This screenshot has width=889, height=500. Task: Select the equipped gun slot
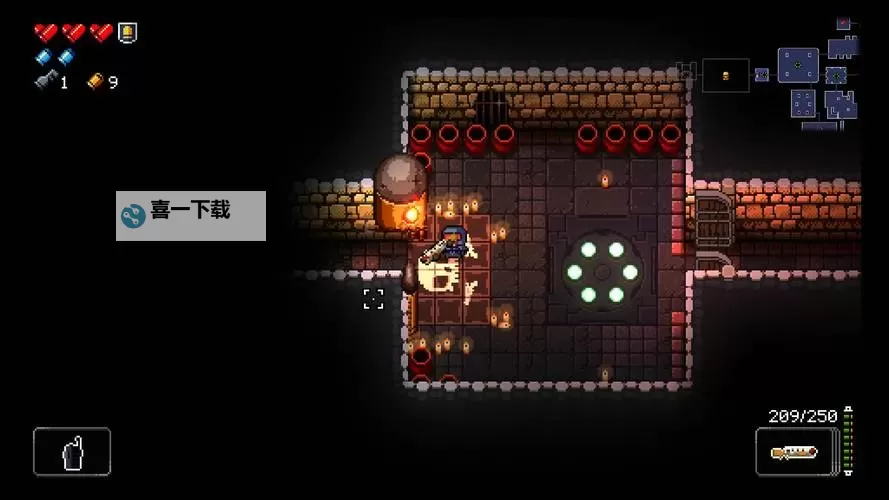(x=794, y=452)
